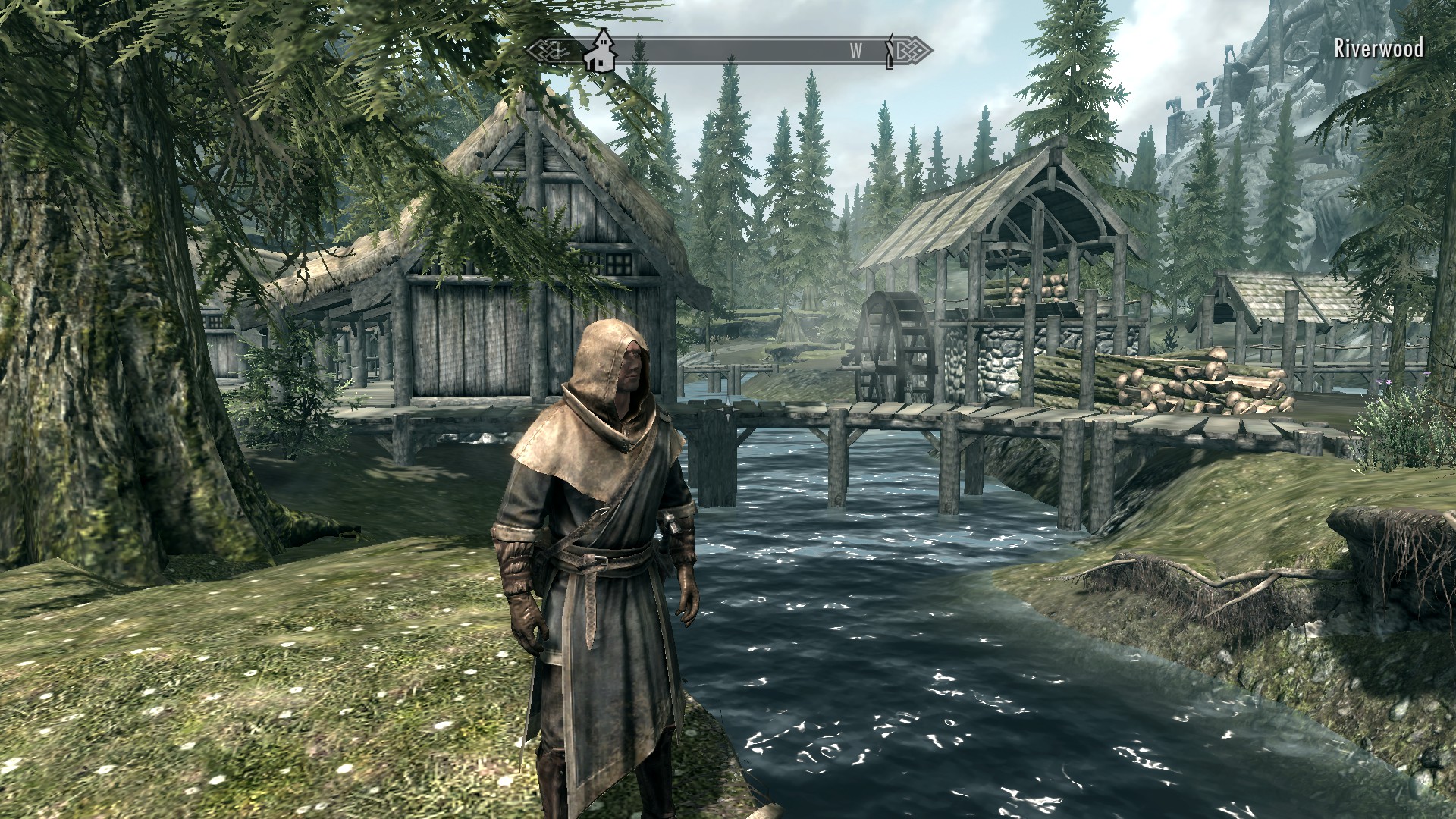Screen dimensions: 1456x819
Task: Select the town house marker on the compass
Action: pos(601,51)
